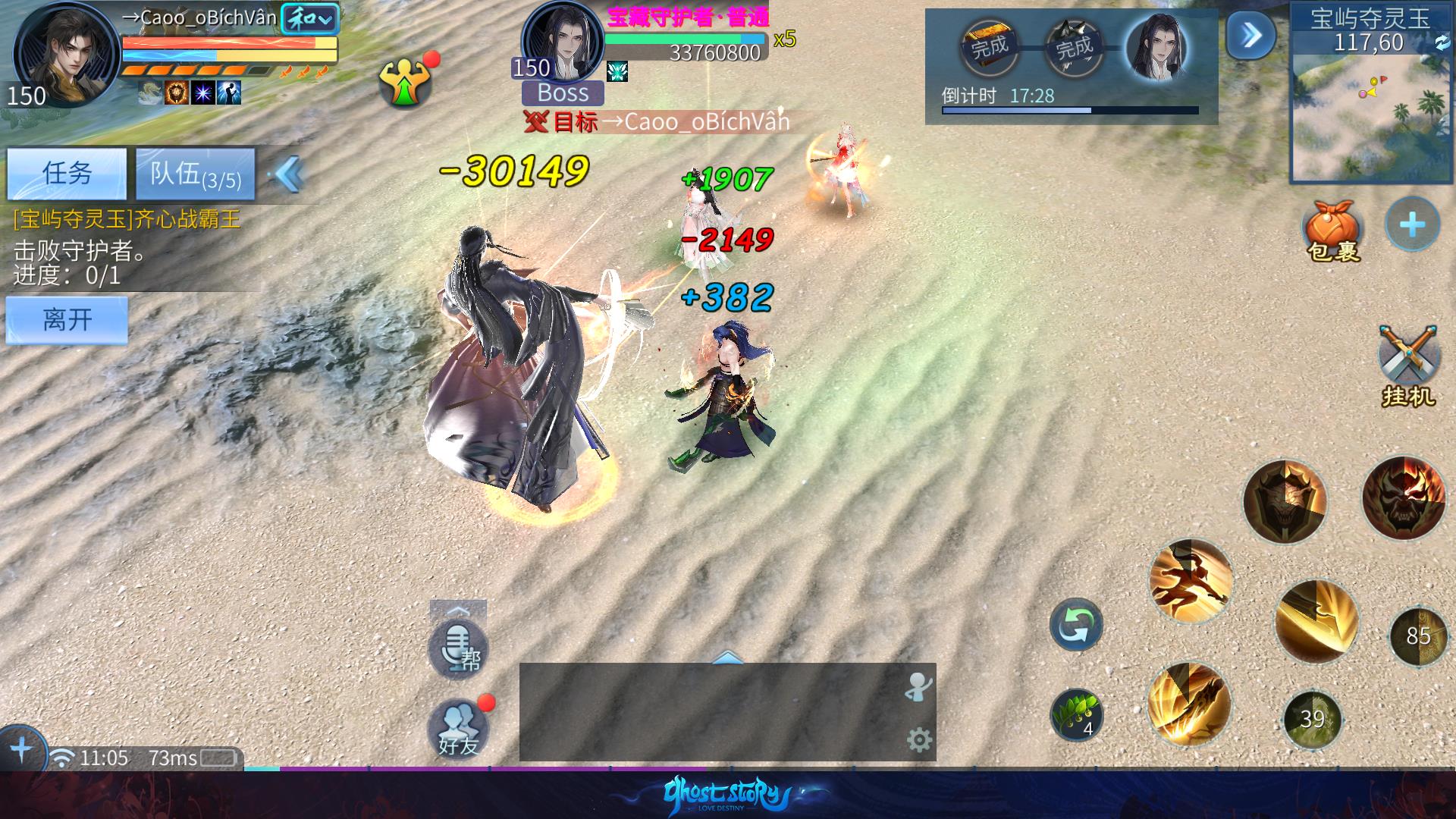The height and width of the screenshot is (819, 1456).
Task: Open the 队伍 (3/5) team tab
Action: tap(195, 174)
